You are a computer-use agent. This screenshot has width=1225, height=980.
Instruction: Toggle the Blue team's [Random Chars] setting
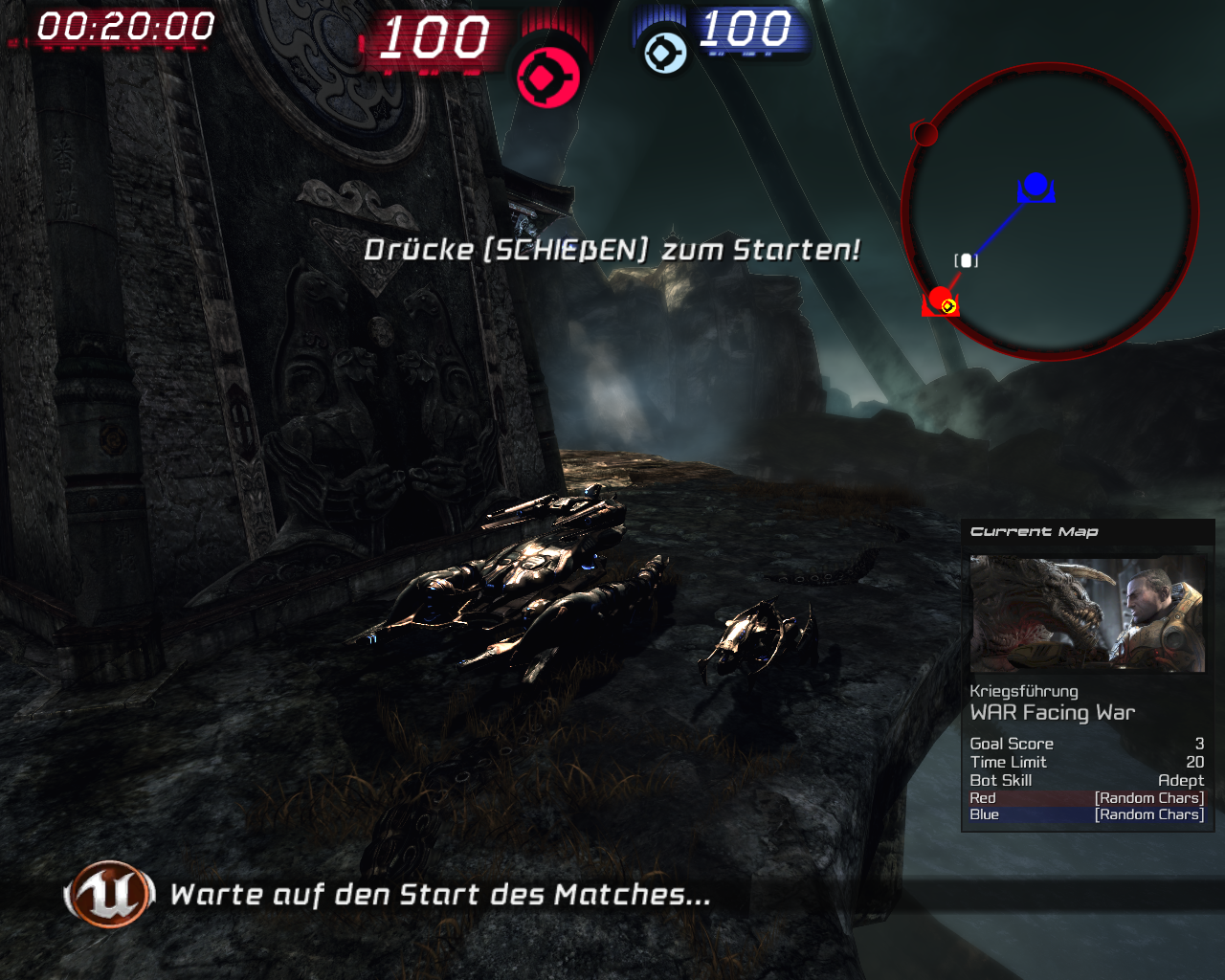1147,814
